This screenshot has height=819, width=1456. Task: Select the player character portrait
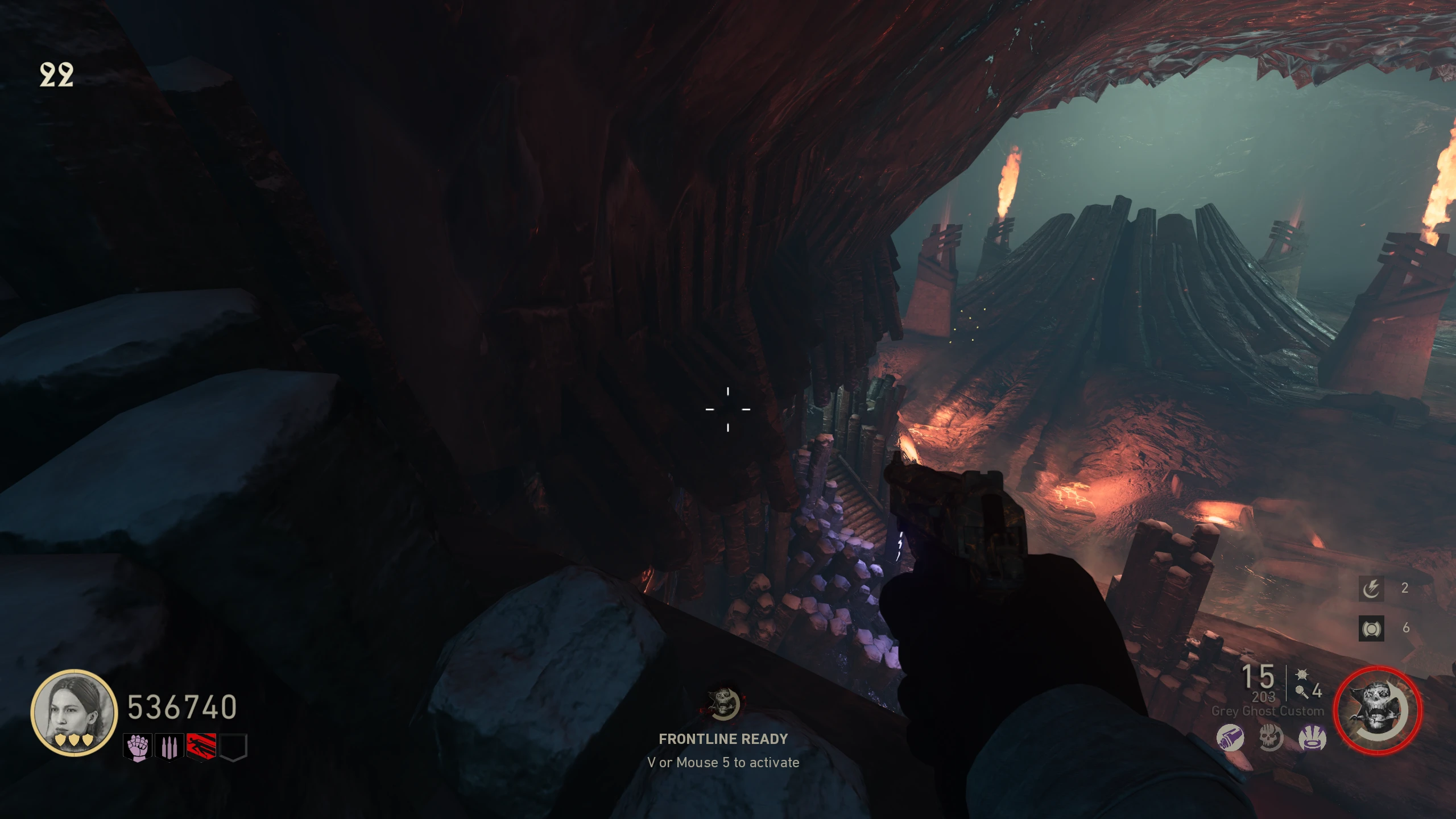[73, 712]
